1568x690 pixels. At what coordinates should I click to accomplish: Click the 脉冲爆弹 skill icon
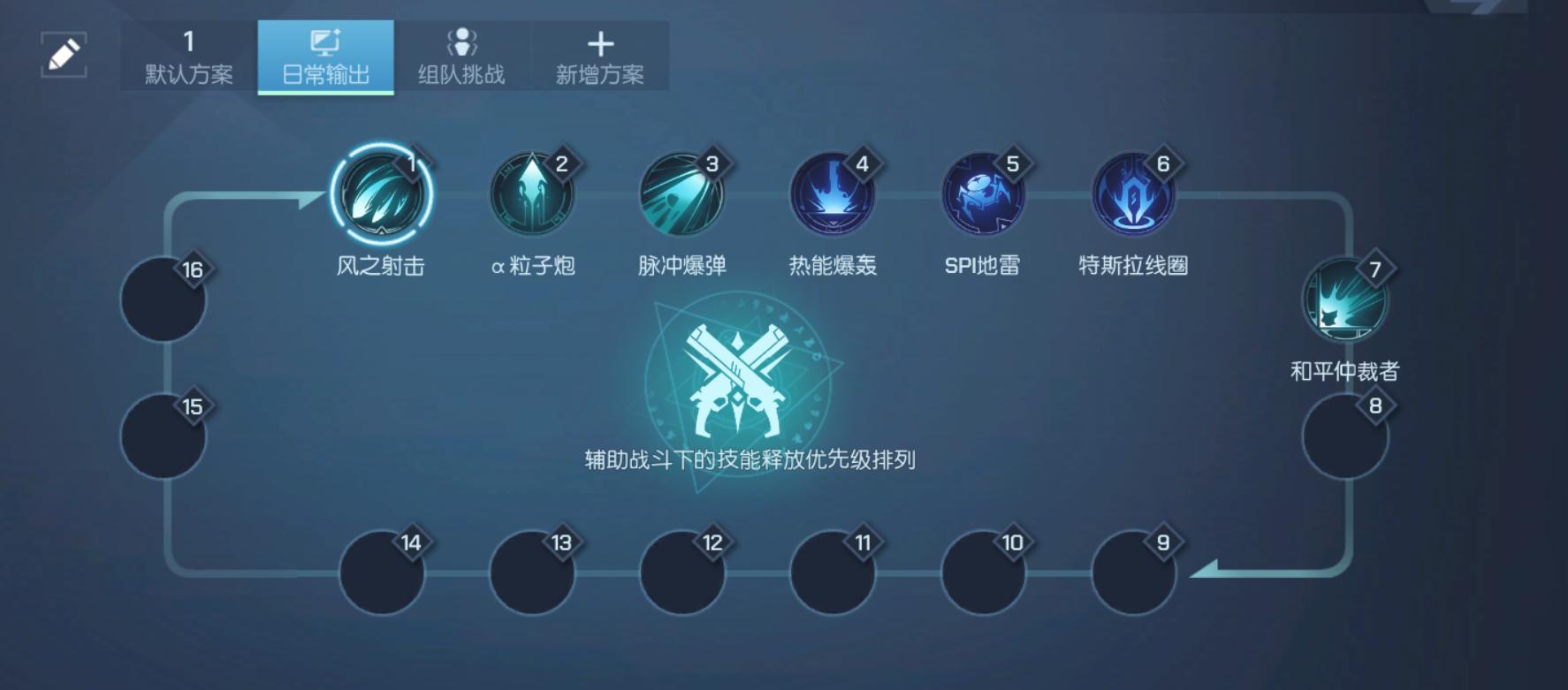(681, 196)
